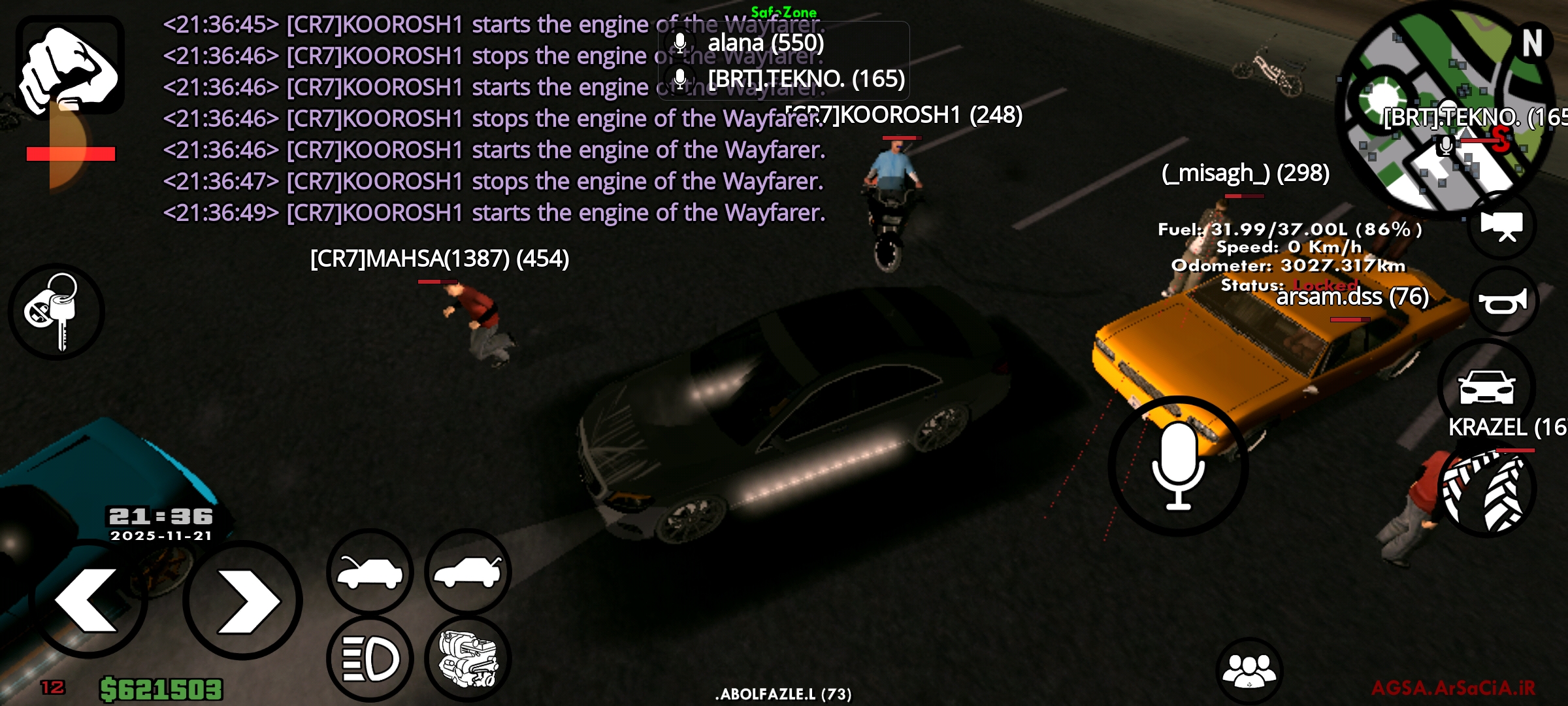Activate the large voice chat microphone

coord(1178,465)
